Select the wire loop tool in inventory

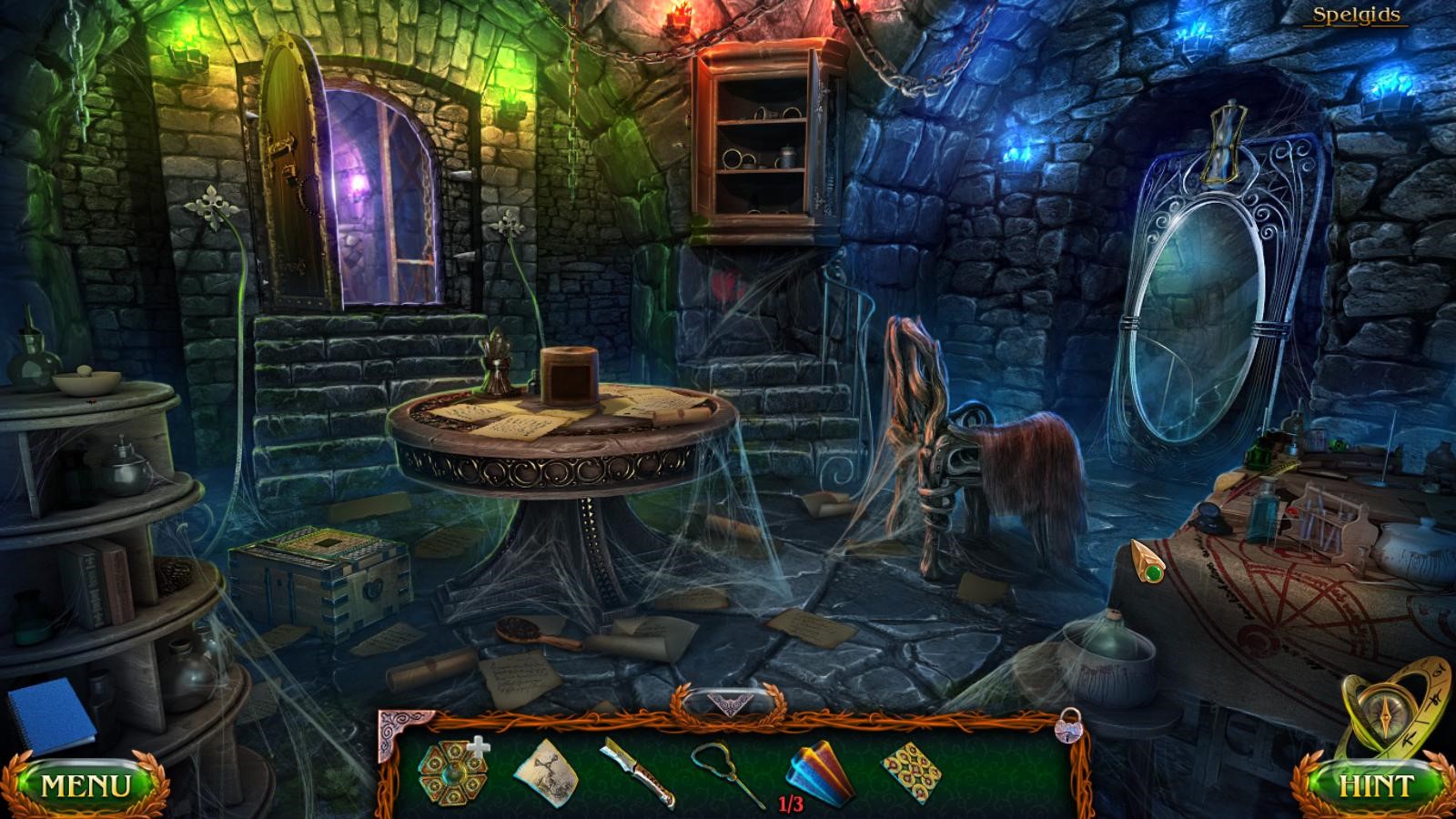click(726, 773)
